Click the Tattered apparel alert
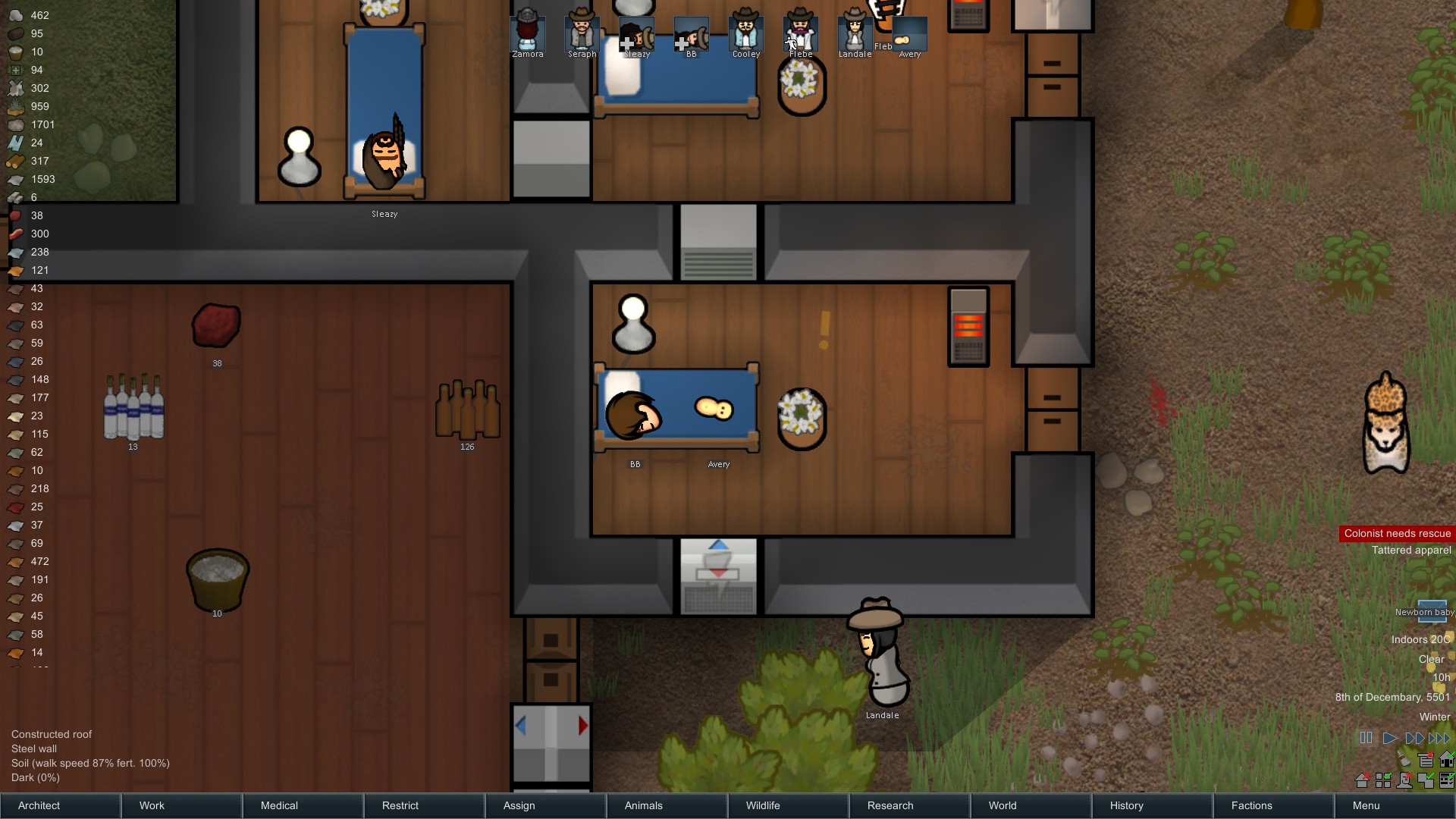1456x819 pixels. coord(1412,550)
